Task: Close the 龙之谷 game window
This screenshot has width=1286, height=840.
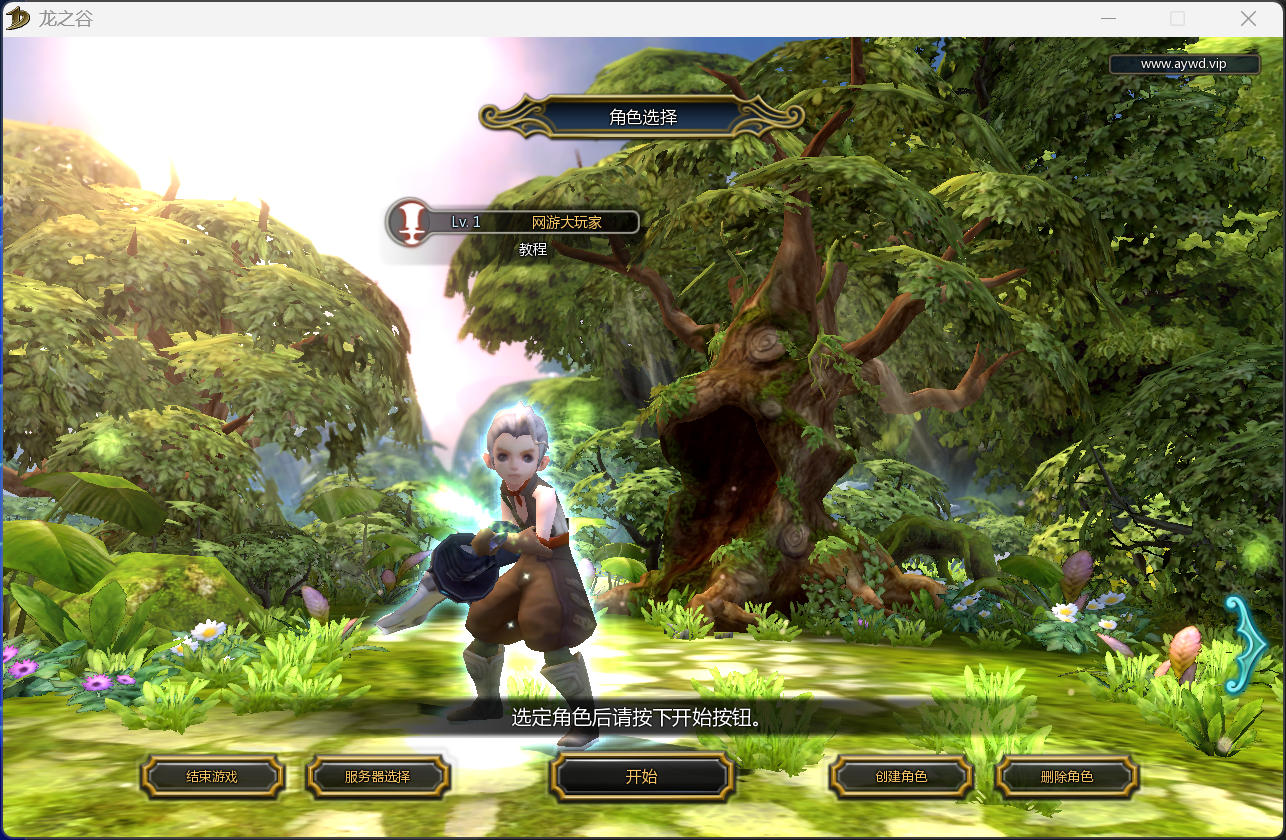Action: [1248, 18]
